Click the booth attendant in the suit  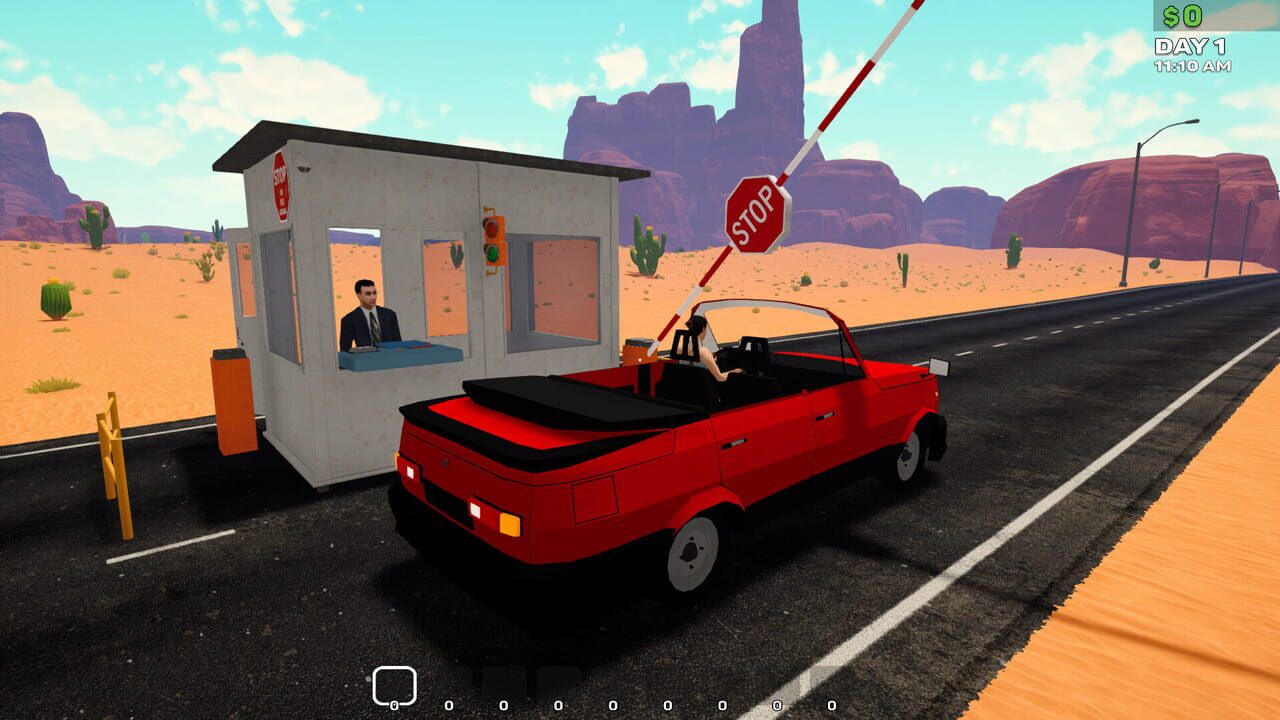point(368,322)
